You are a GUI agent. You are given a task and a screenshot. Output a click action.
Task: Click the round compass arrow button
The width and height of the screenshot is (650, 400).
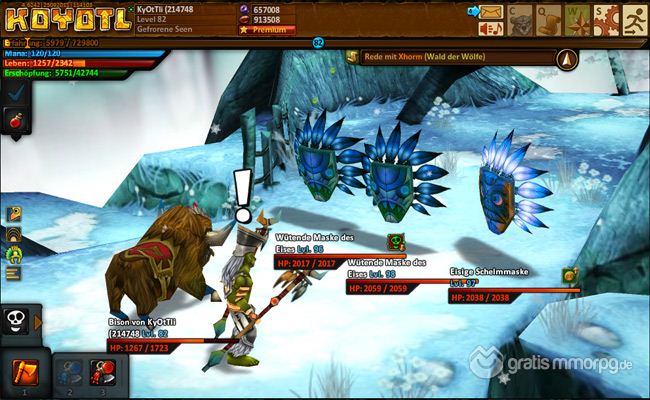pyautogui.click(x=568, y=58)
